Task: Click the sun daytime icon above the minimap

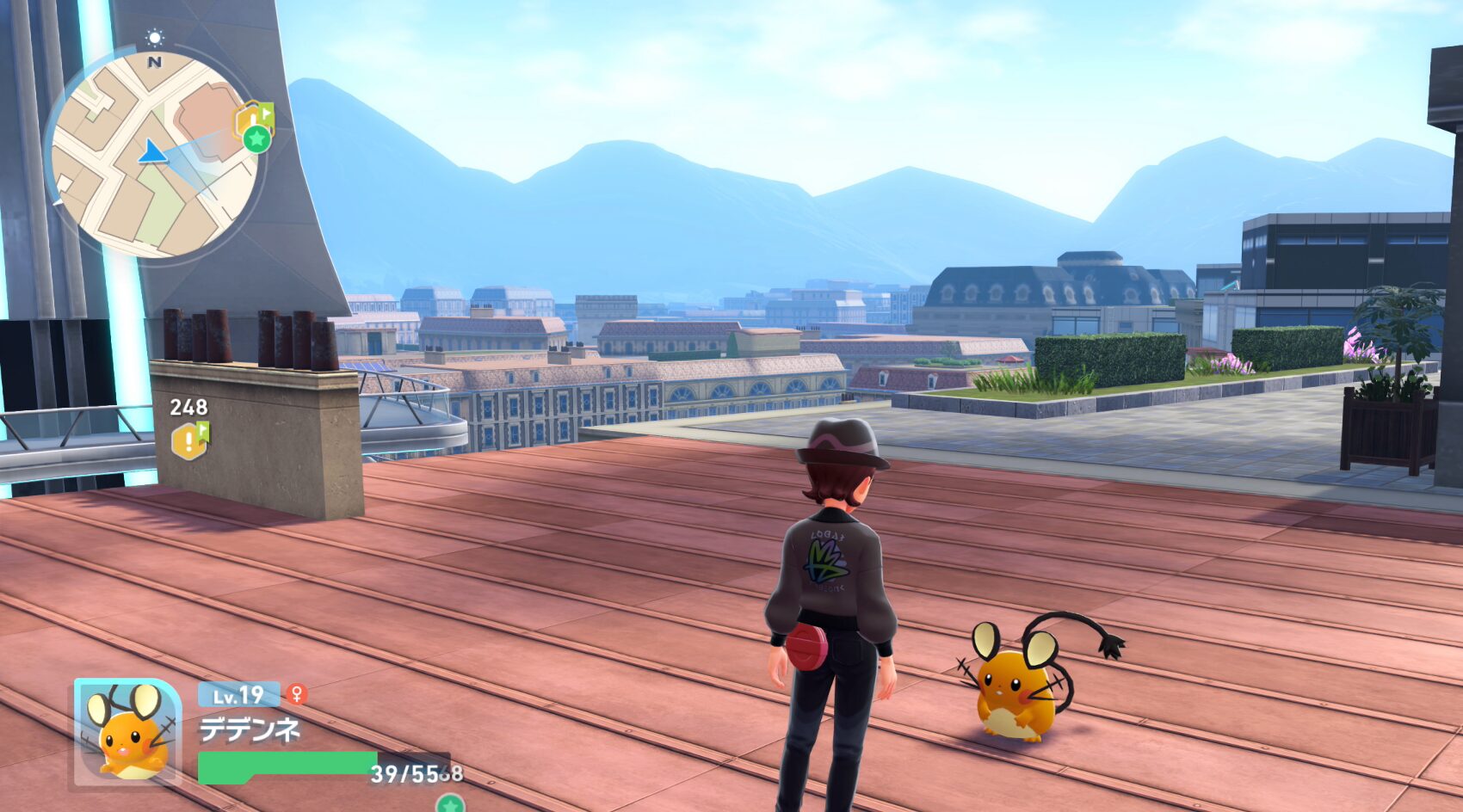Action: coord(155,37)
